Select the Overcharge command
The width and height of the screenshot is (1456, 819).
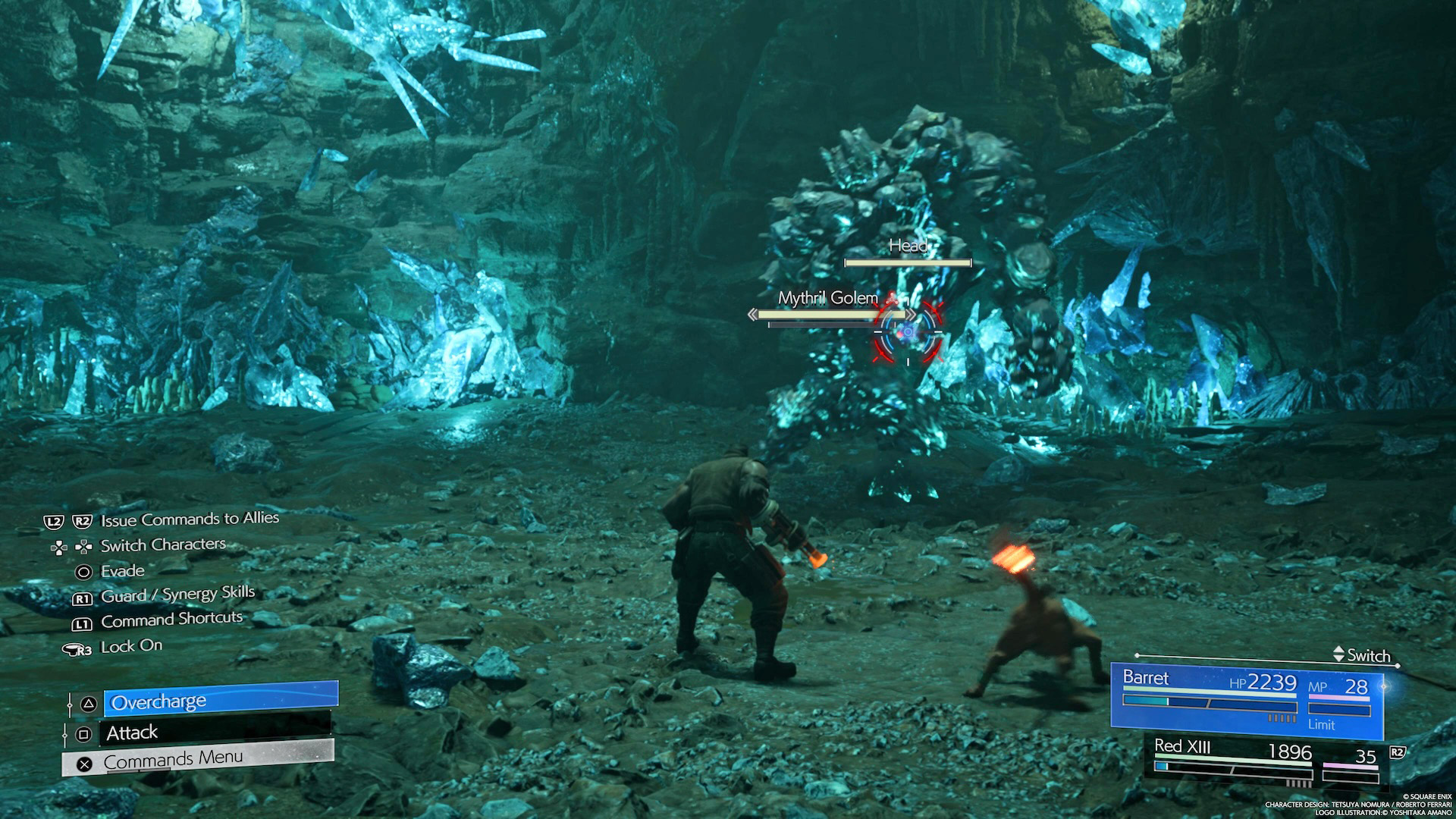[x=220, y=701]
